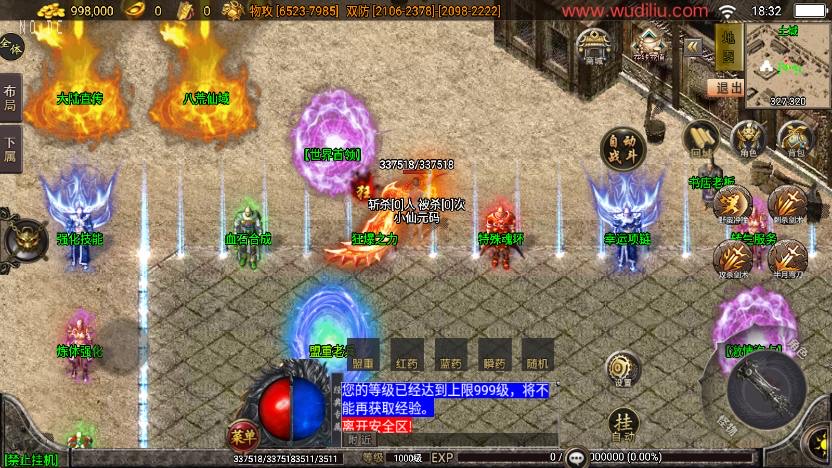Toggle the 自动战斗 auto-battle button

[x=623, y=148]
